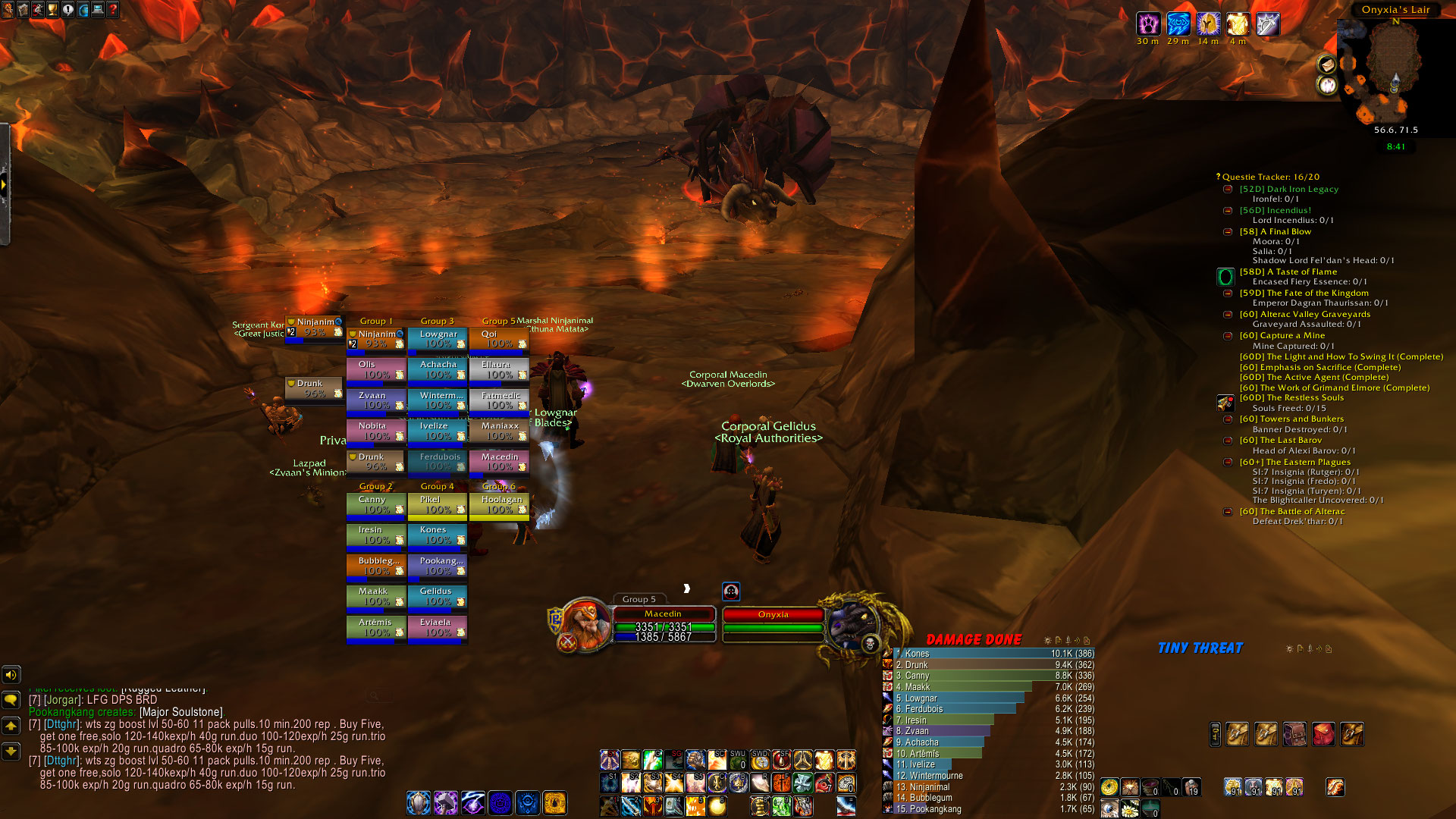Click Dttghr's name in chat
Screen dimensions: 1456x819
tap(62, 724)
